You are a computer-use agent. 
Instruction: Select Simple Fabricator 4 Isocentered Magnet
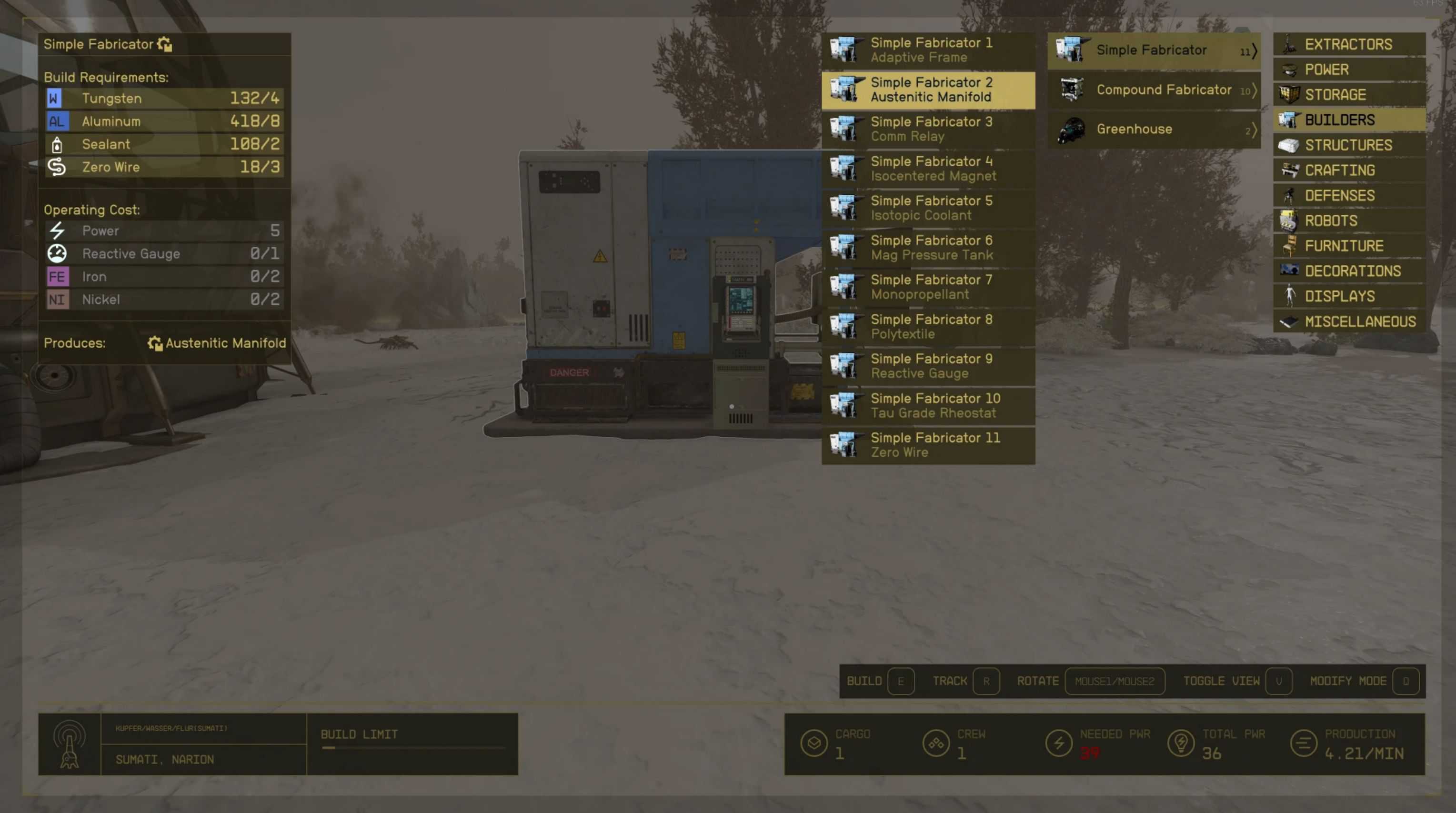pos(928,169)
